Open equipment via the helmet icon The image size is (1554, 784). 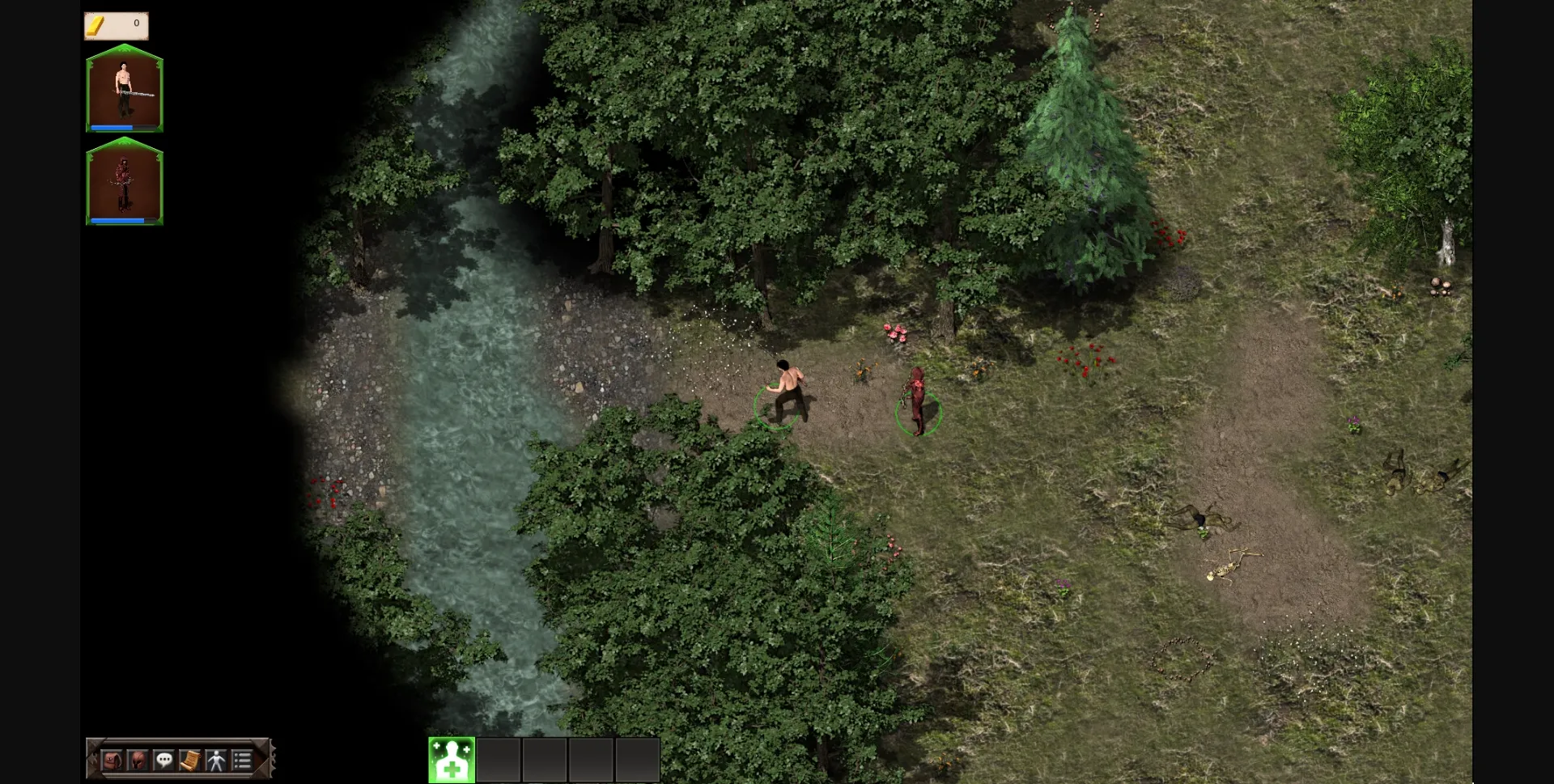pos(138,760)
